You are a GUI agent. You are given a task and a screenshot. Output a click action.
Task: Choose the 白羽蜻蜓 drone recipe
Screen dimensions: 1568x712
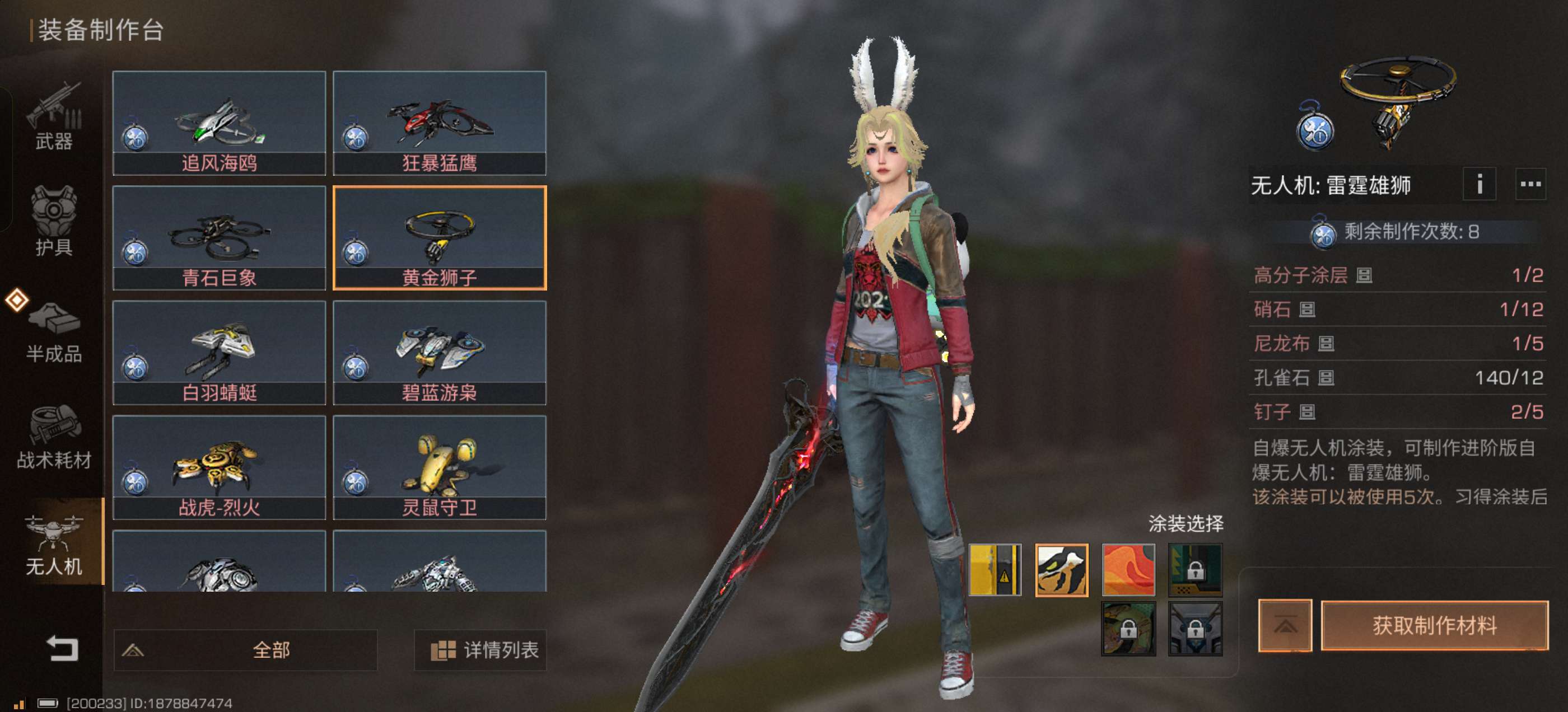[219, 353]
